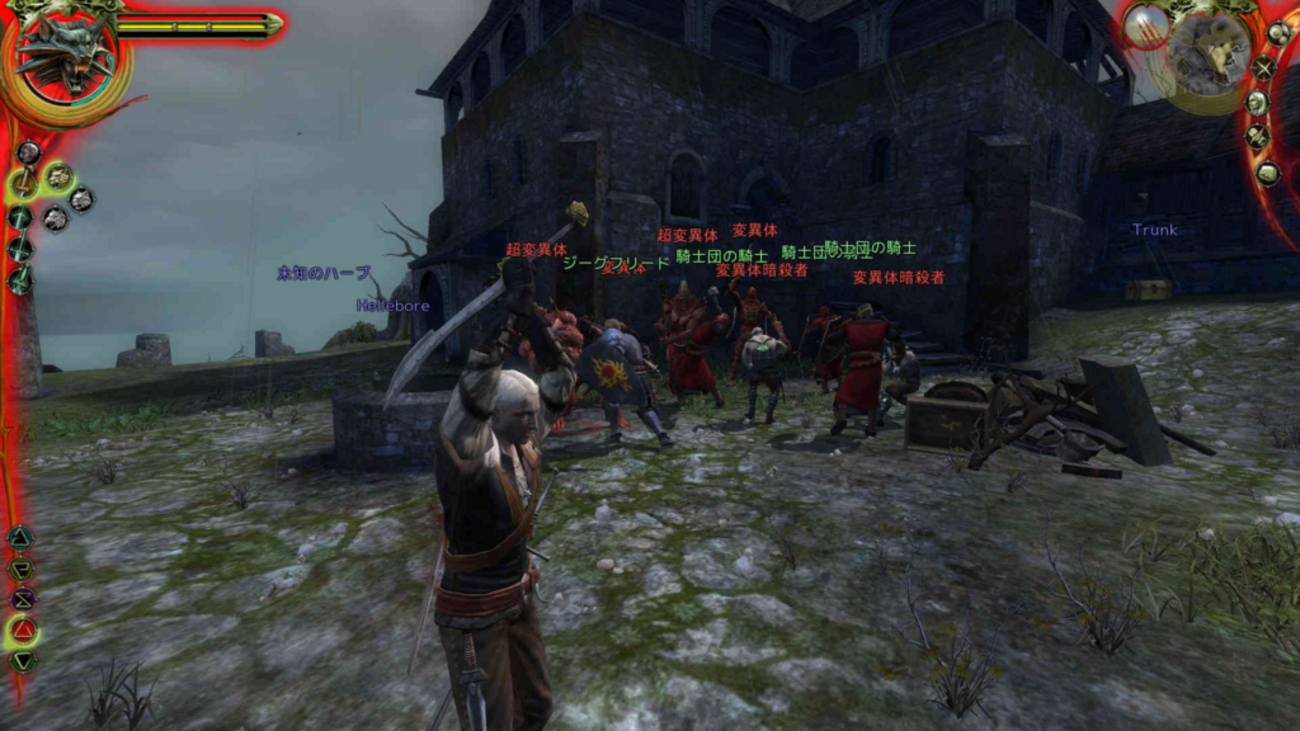This screenshot has height=731, width=1300.
Task: Choose the highlighted sword weapon slot
Action: click(x=22, y=184)
